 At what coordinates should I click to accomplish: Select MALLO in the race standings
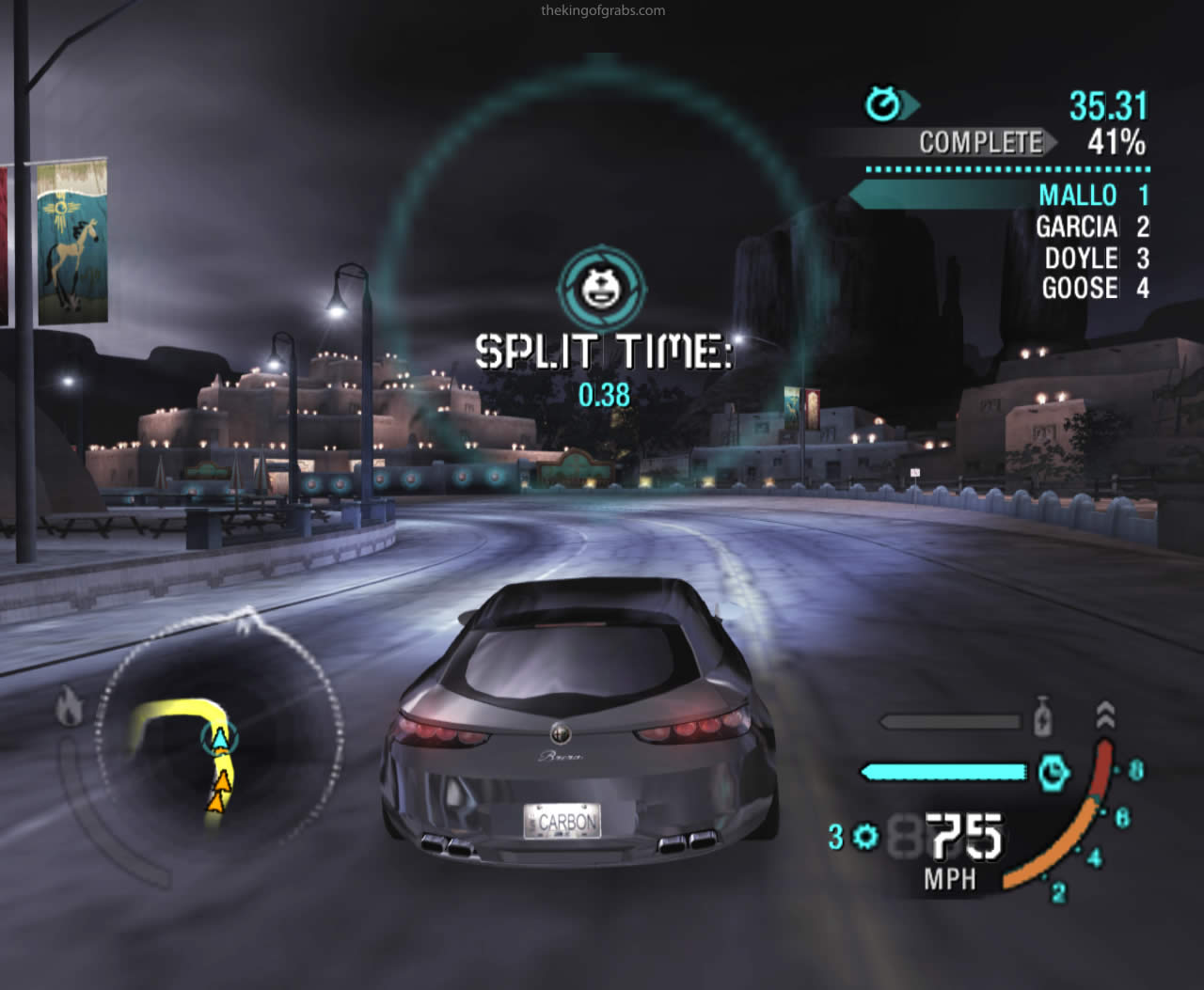point(1077,196)
